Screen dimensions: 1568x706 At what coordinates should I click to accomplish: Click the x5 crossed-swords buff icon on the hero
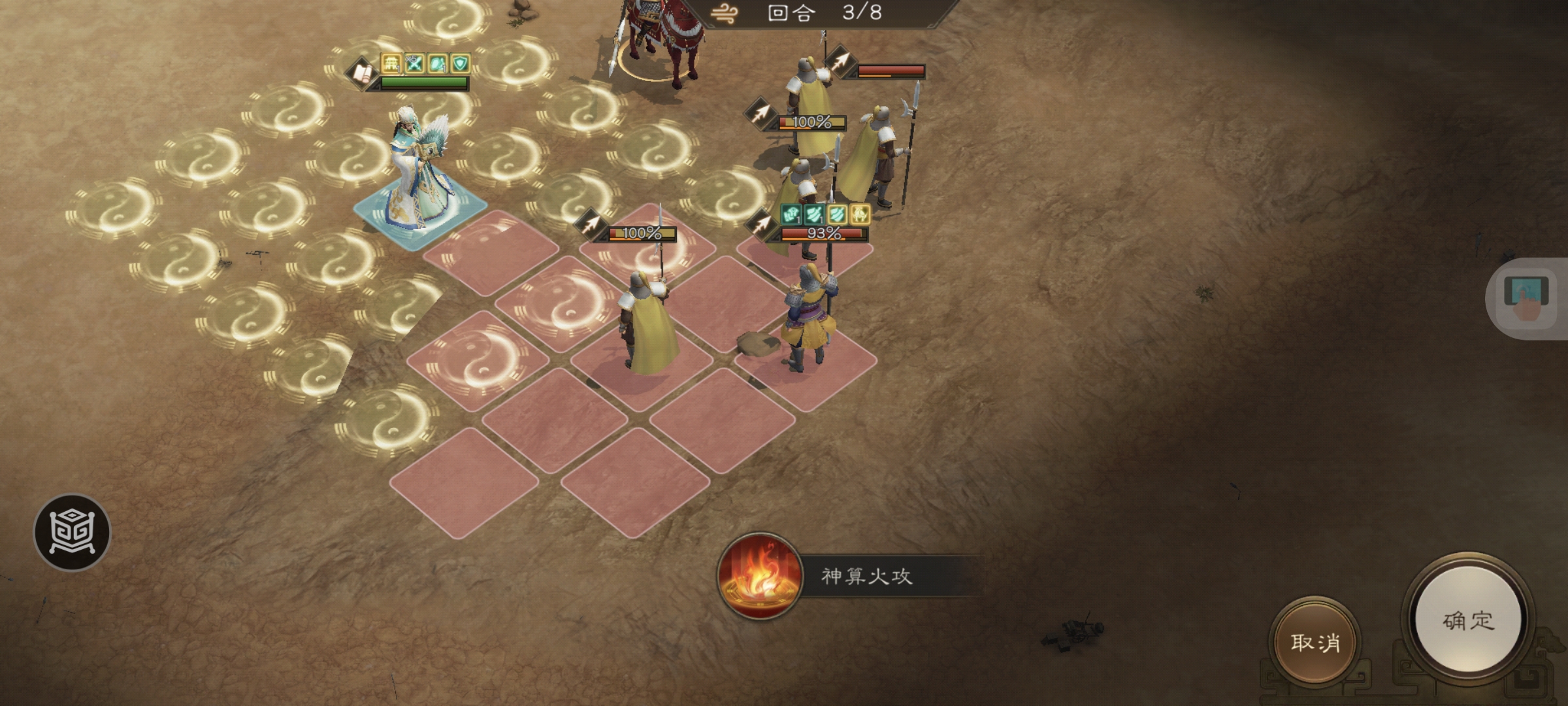(x=414, y=63)
